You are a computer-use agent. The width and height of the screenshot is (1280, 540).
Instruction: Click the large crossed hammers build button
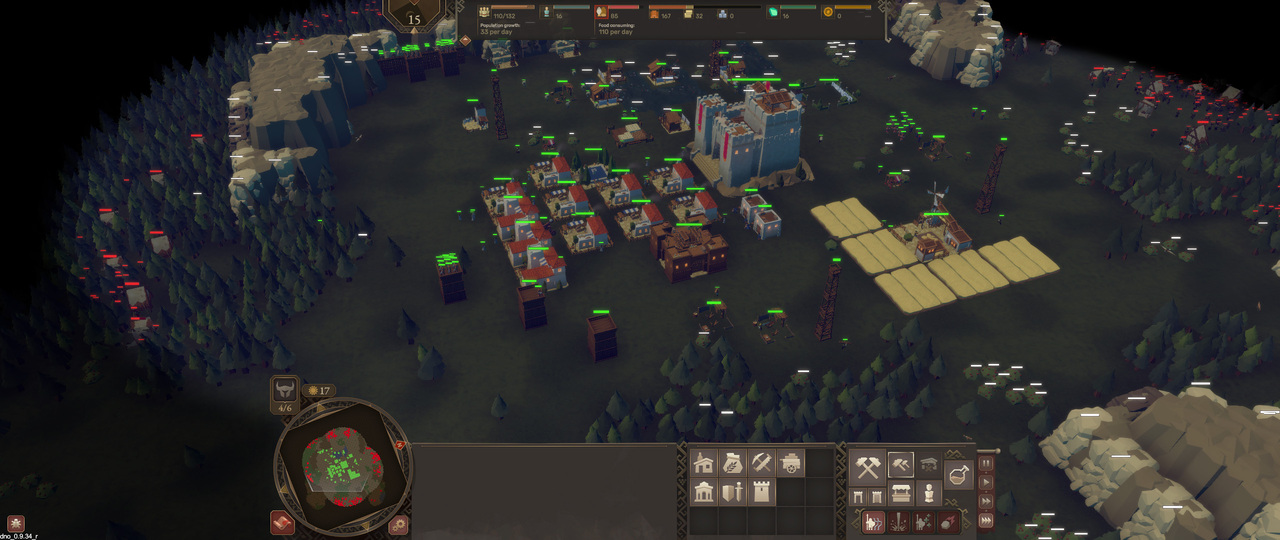pos(867,466)
